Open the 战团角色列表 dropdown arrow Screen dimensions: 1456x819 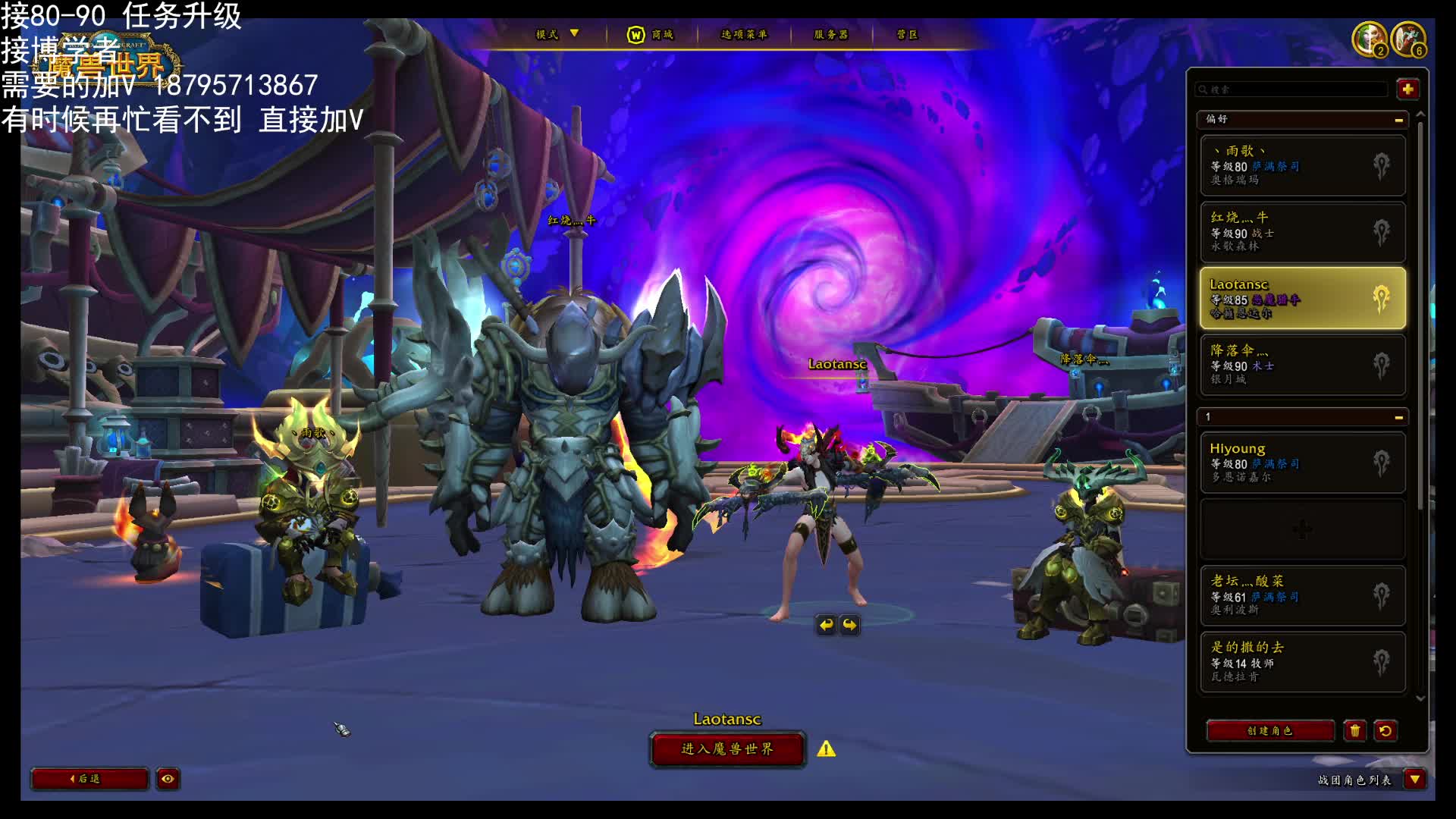[x=1415, y=780]
